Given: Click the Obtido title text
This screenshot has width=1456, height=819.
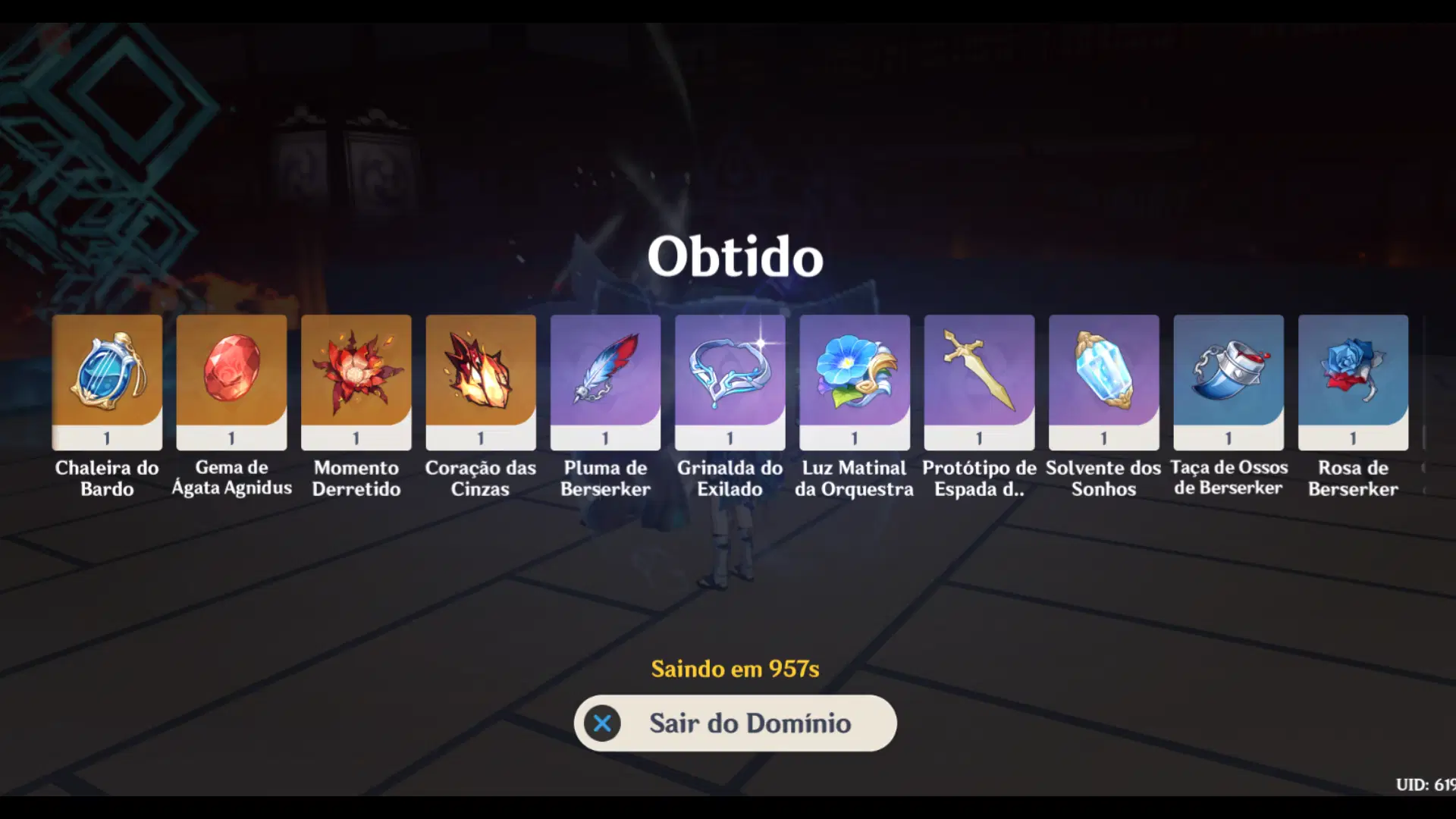Looking at the screenshot, I should (734, 256).
